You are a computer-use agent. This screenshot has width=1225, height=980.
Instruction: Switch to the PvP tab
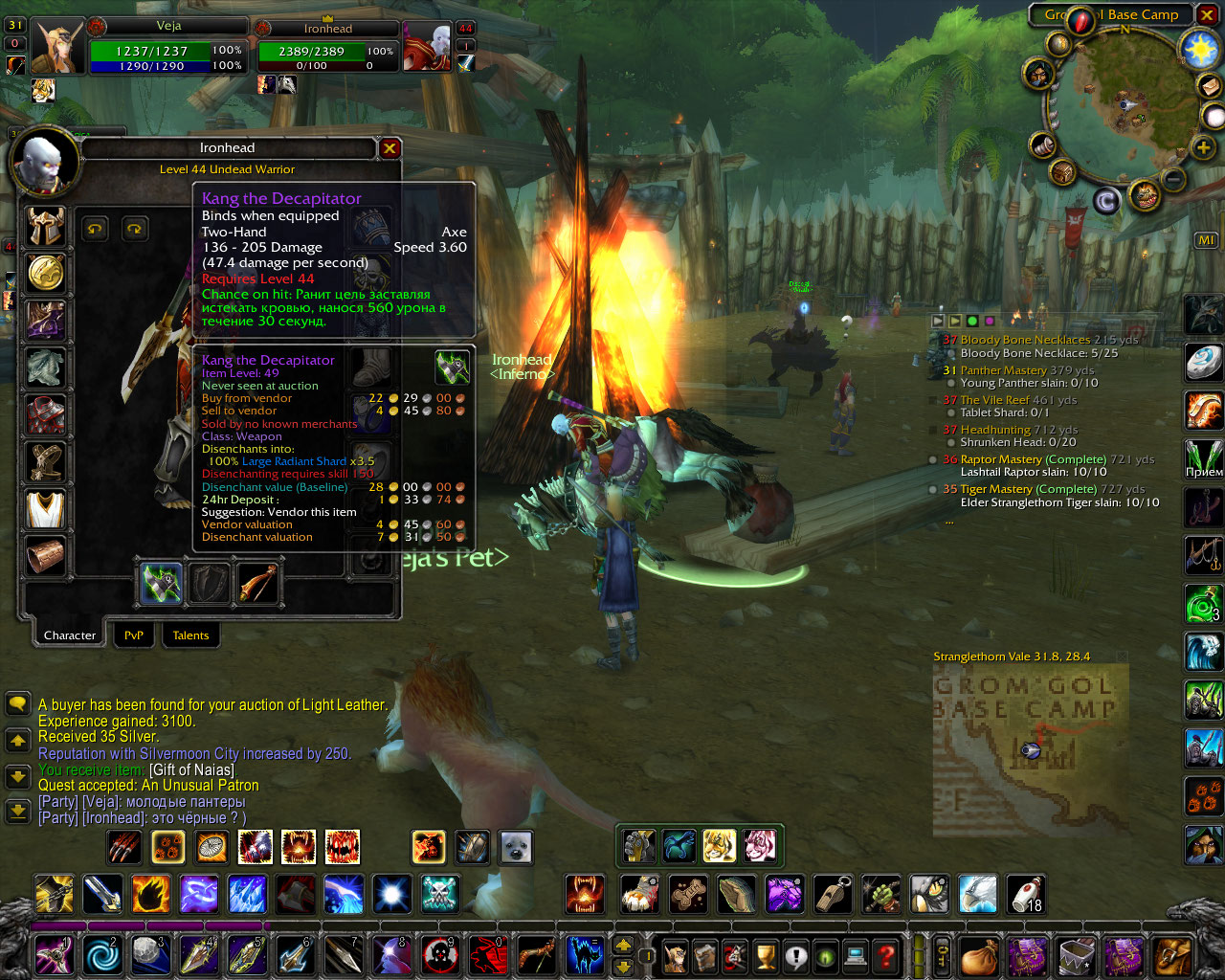click(134, 635)
